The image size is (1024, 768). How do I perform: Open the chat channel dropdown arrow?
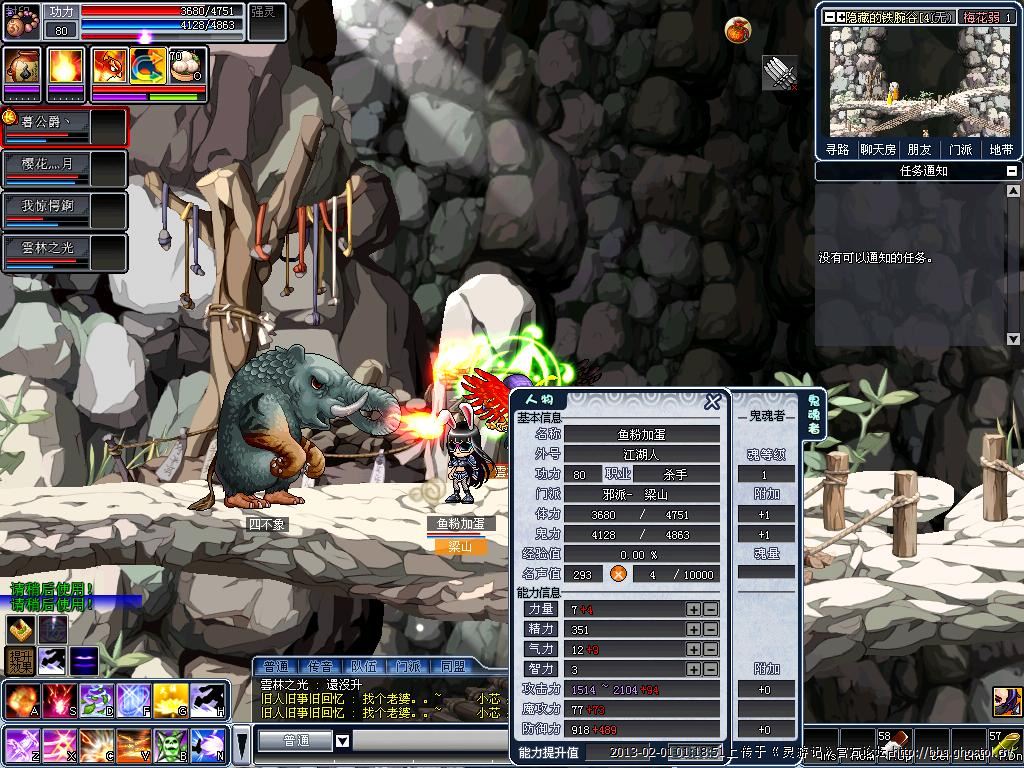pyautogui.click(x=342, y=741)
